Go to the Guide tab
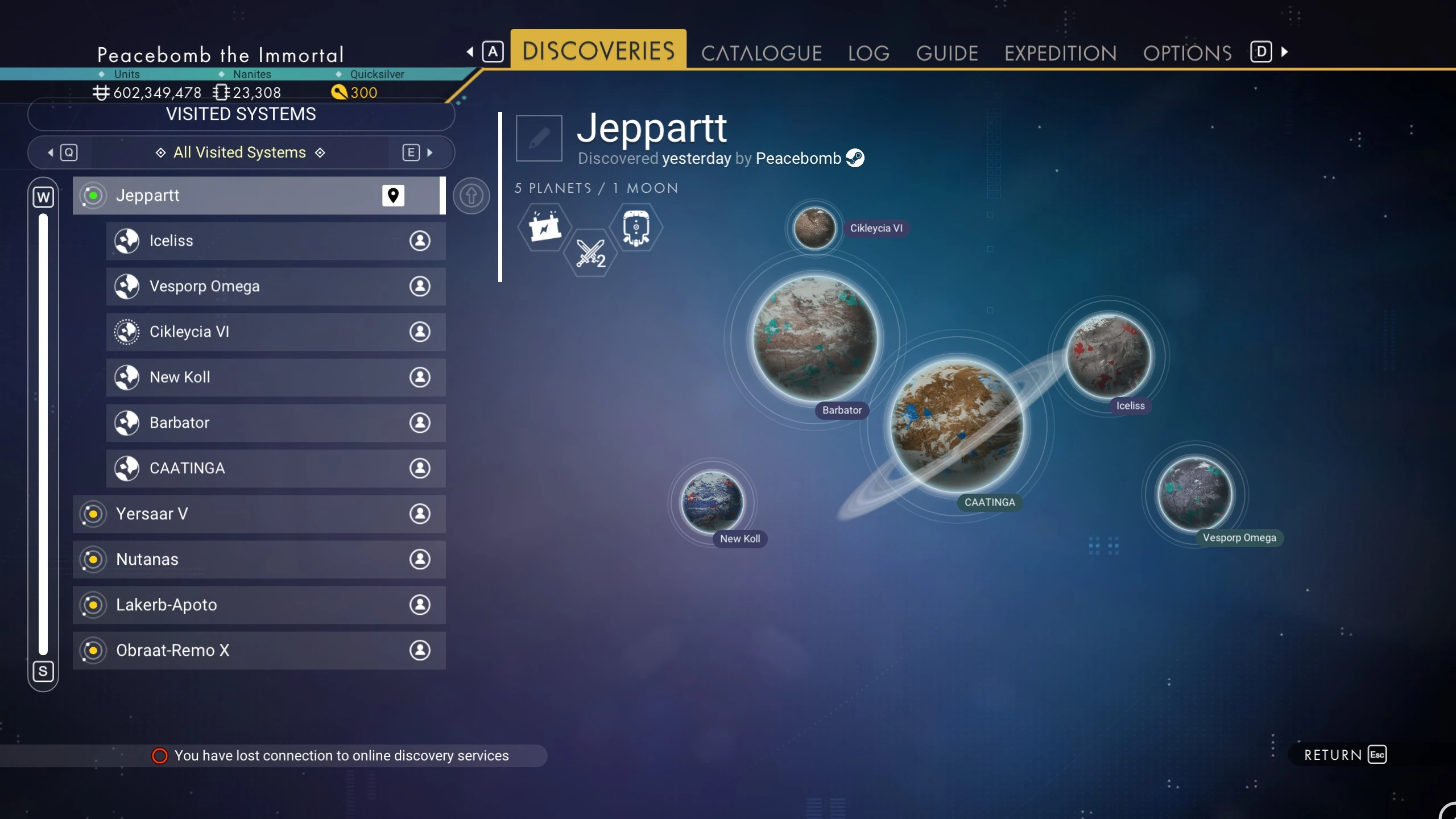The image size is (1456, 819). tap(947, 53)
